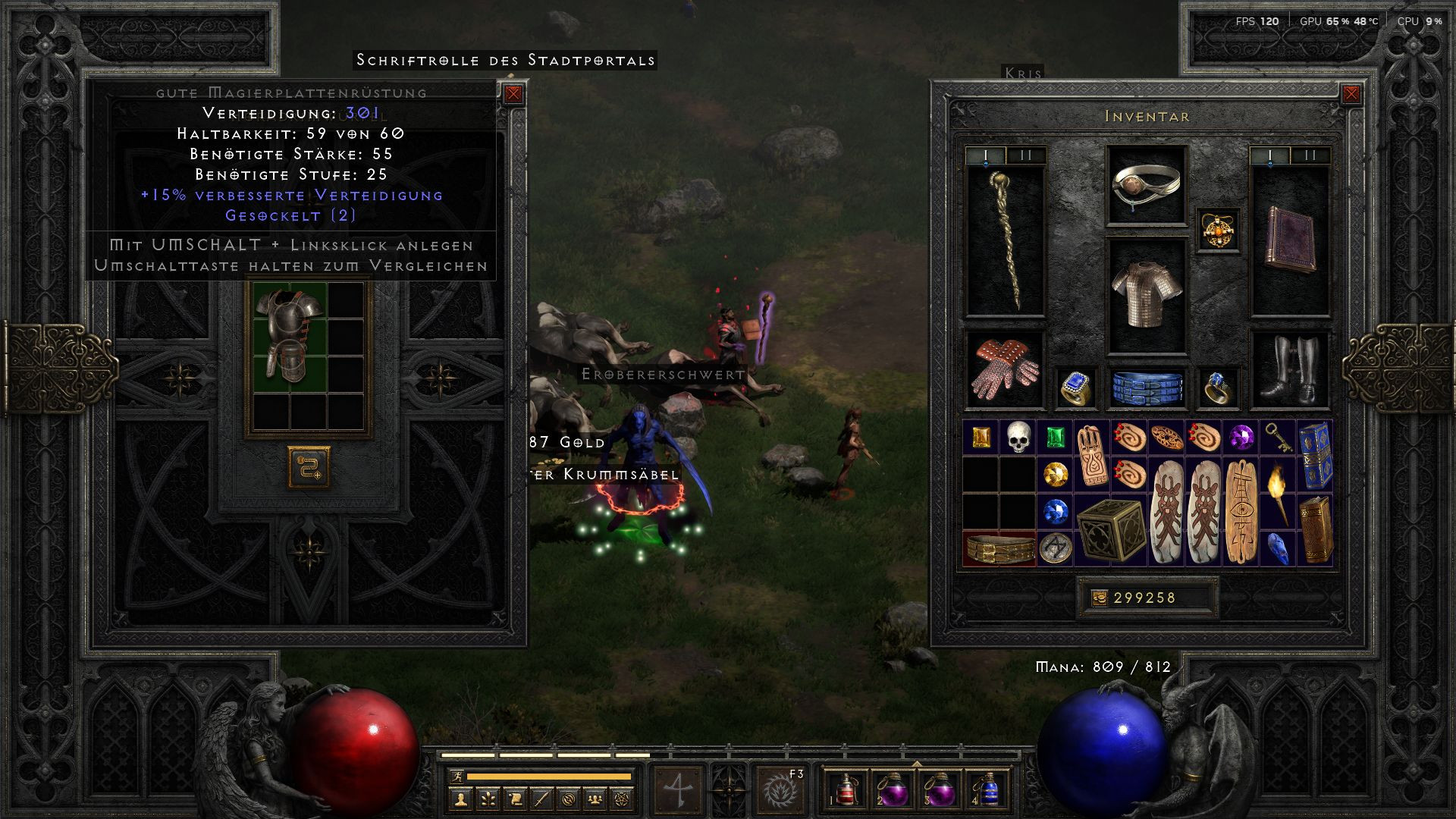1456x819 pixels.
Task: Click the cube transmute button
Action: (x=309, y=467)
